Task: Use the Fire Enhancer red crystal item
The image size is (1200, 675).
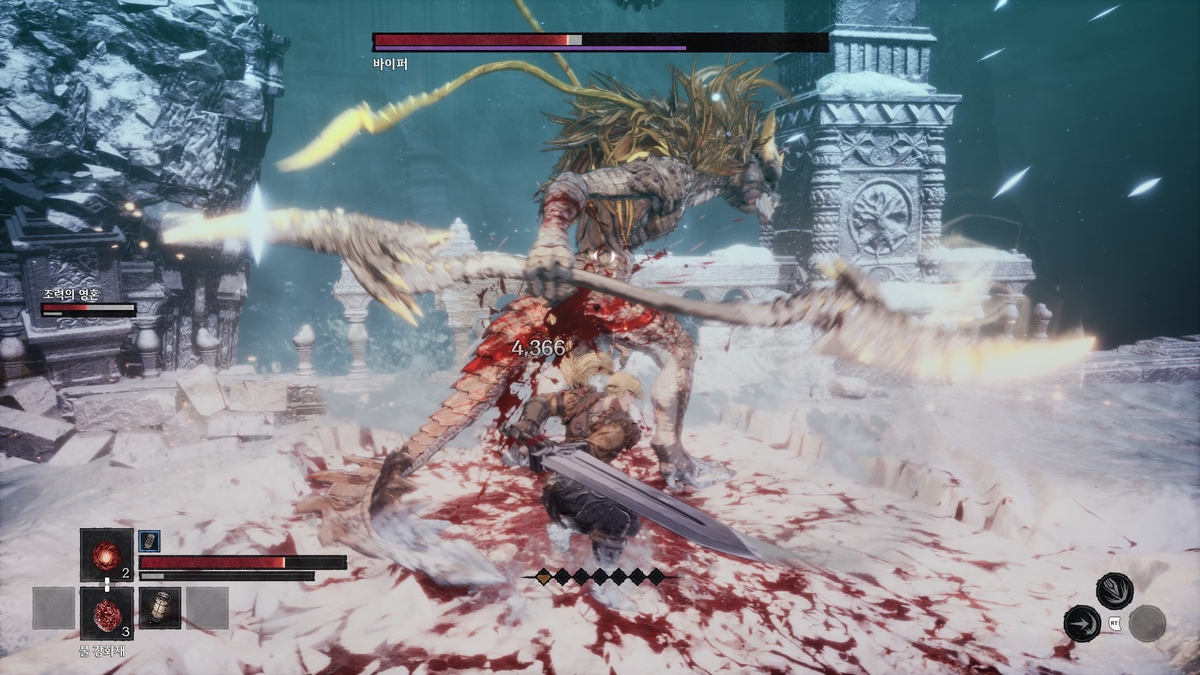Action: point(106,612)
